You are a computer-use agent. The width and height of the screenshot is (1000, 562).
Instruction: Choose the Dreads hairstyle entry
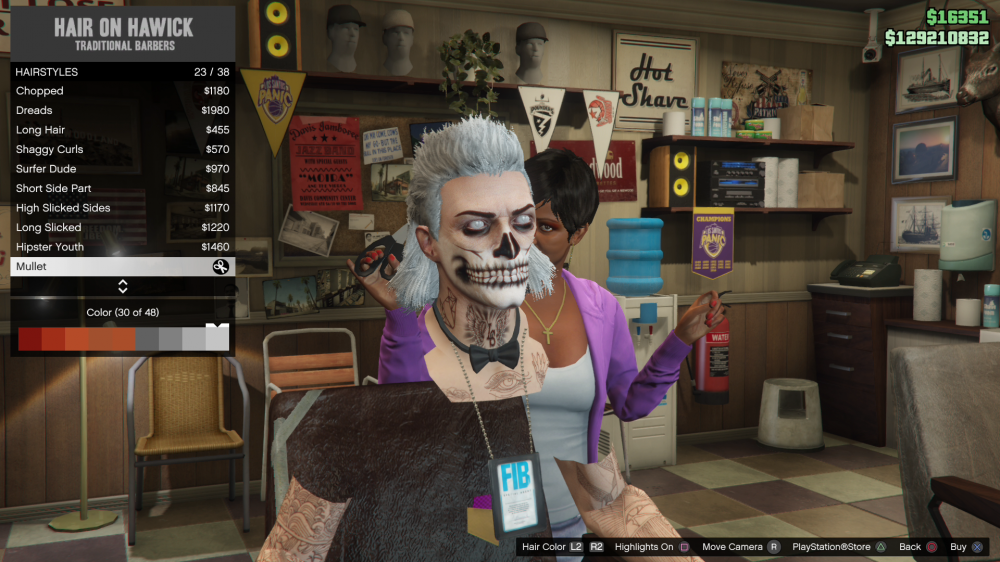click(122, 110)
